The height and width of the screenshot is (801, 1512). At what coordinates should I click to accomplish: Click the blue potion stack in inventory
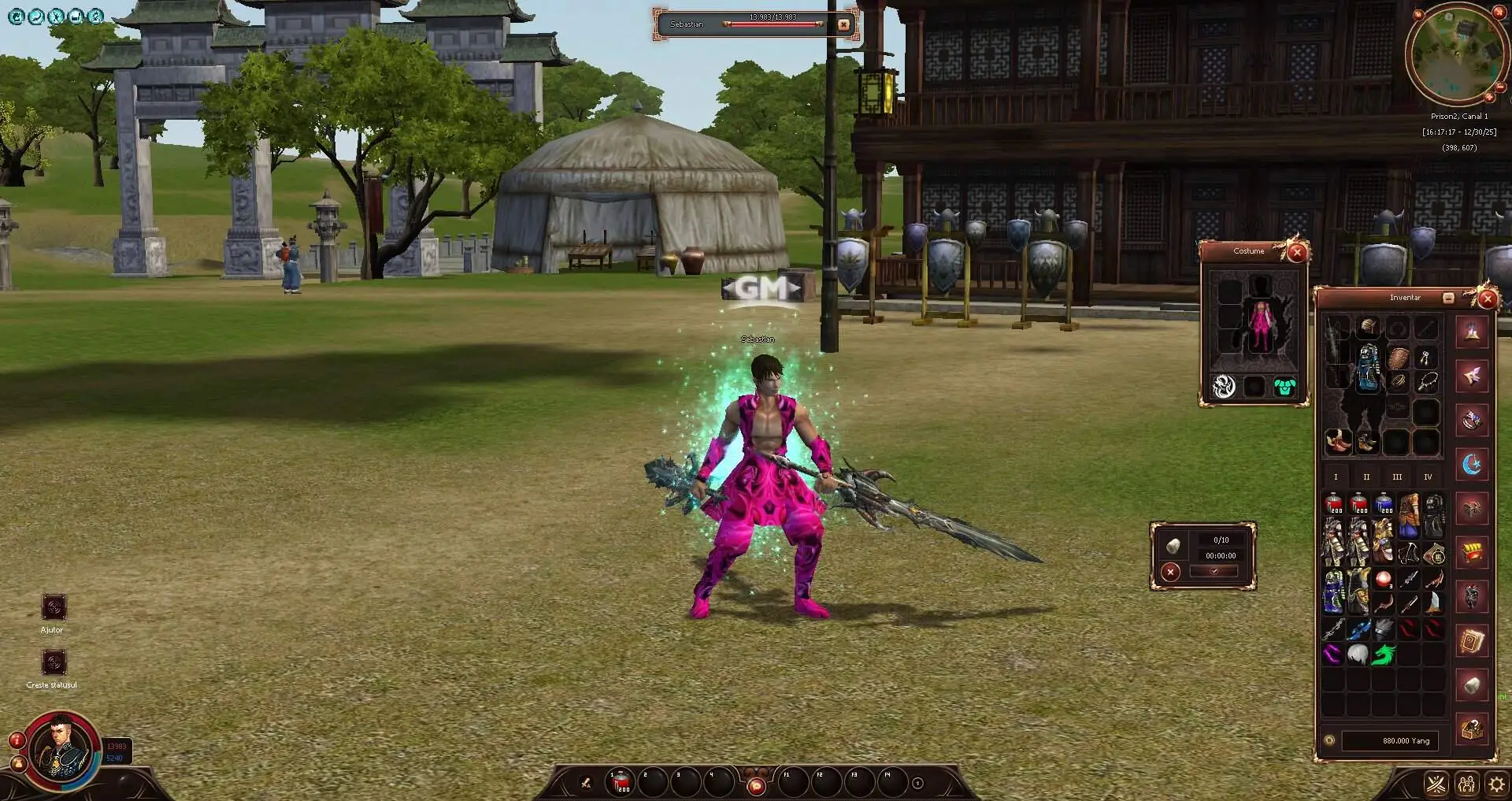[x=1384, y=504]
